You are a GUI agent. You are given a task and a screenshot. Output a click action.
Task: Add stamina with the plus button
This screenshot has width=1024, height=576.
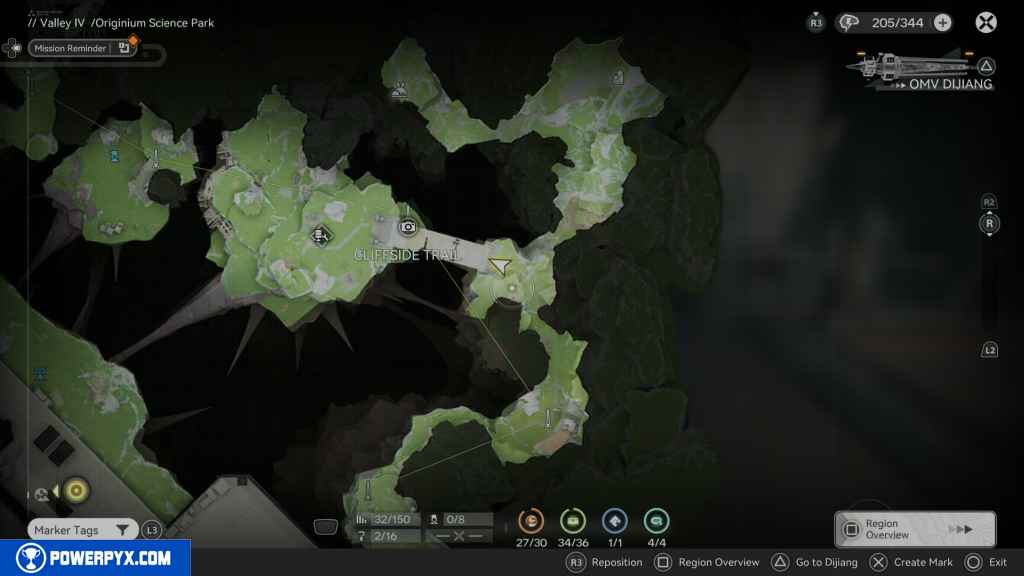(x=942, y=22)
